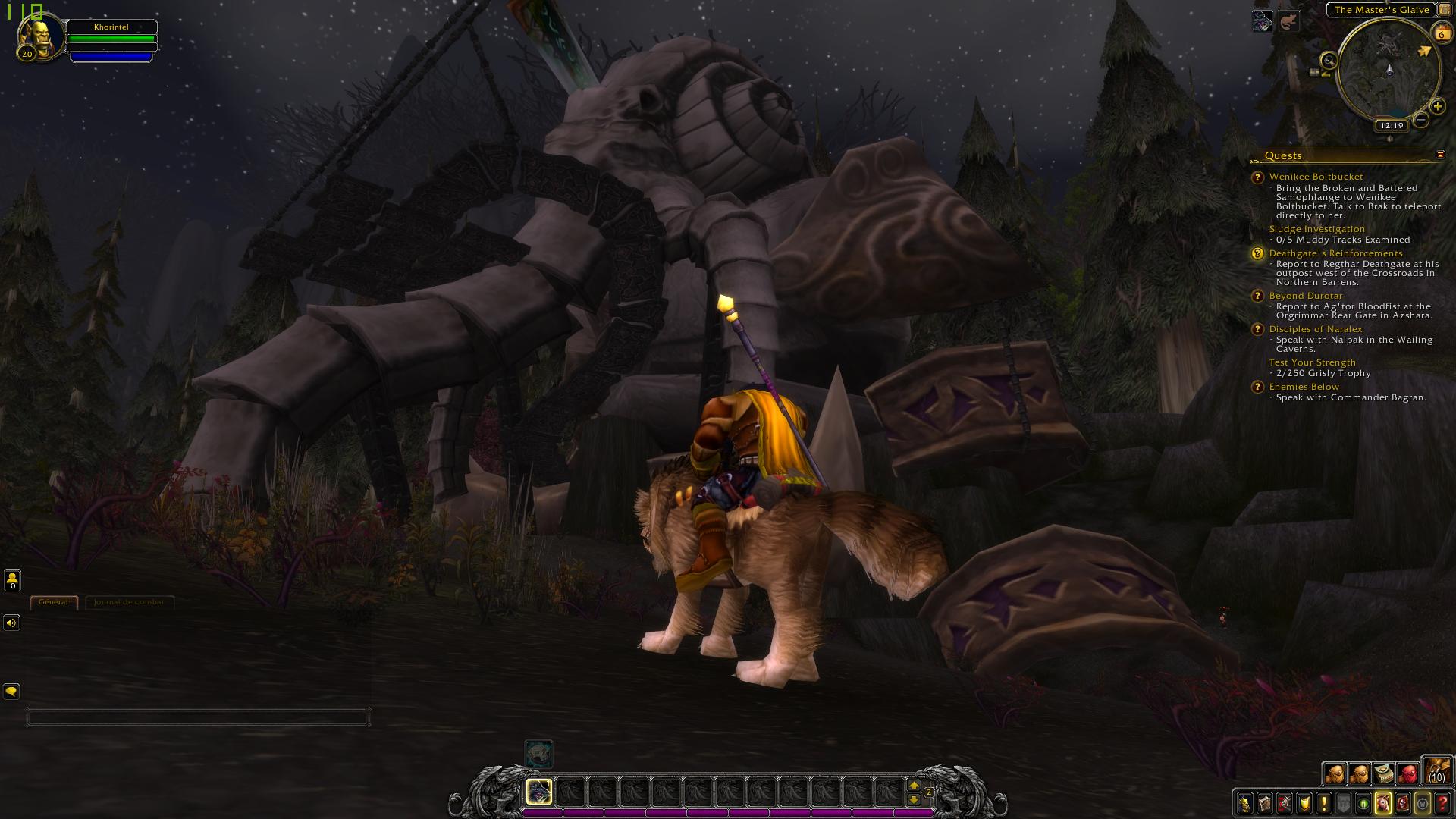Screen dimensions: 1456x819
Task: Open the calendar showing day 6
Action: [1441, 33]
